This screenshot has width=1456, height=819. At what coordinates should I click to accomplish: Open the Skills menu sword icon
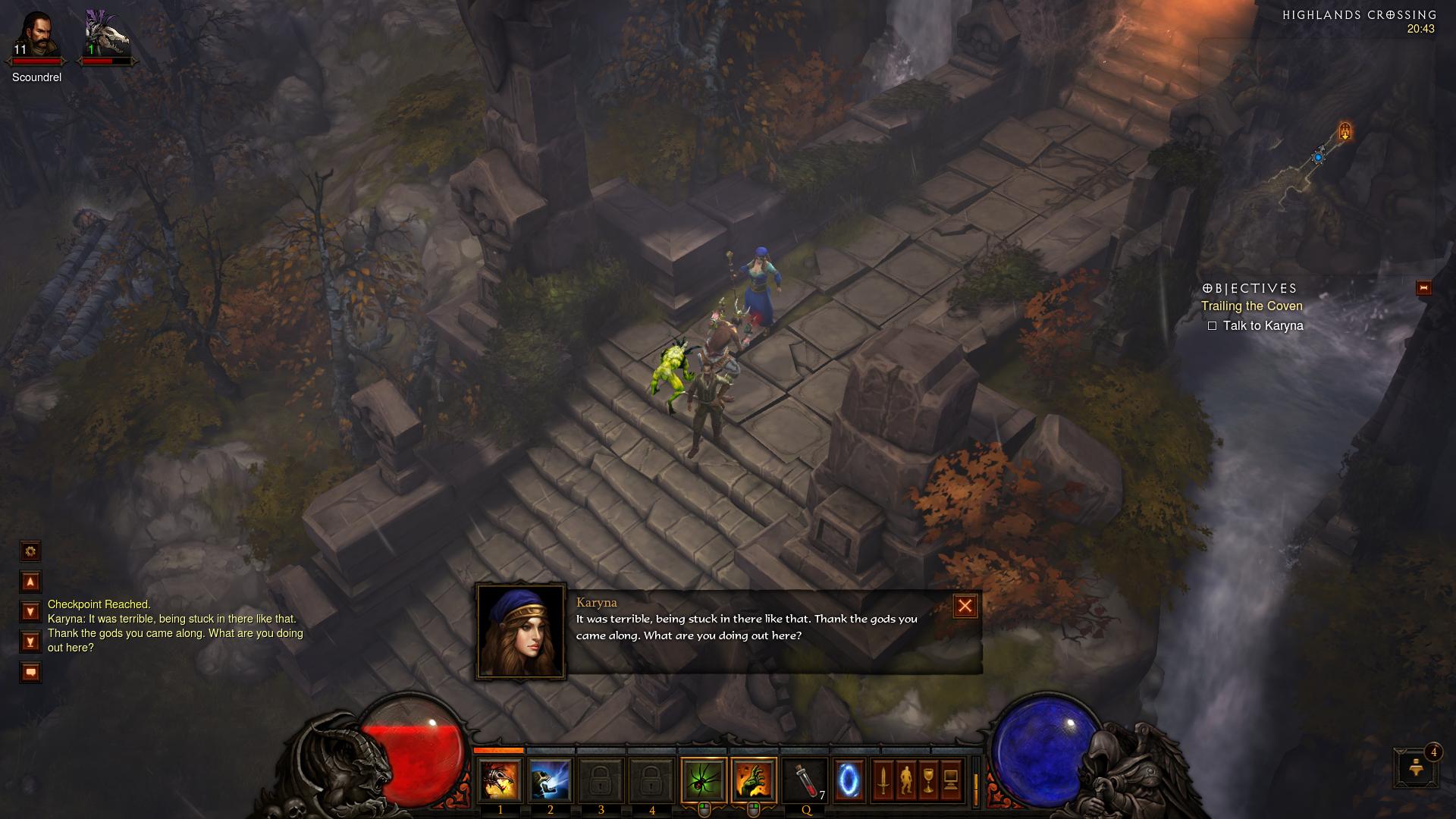click(x=883, y=780)
